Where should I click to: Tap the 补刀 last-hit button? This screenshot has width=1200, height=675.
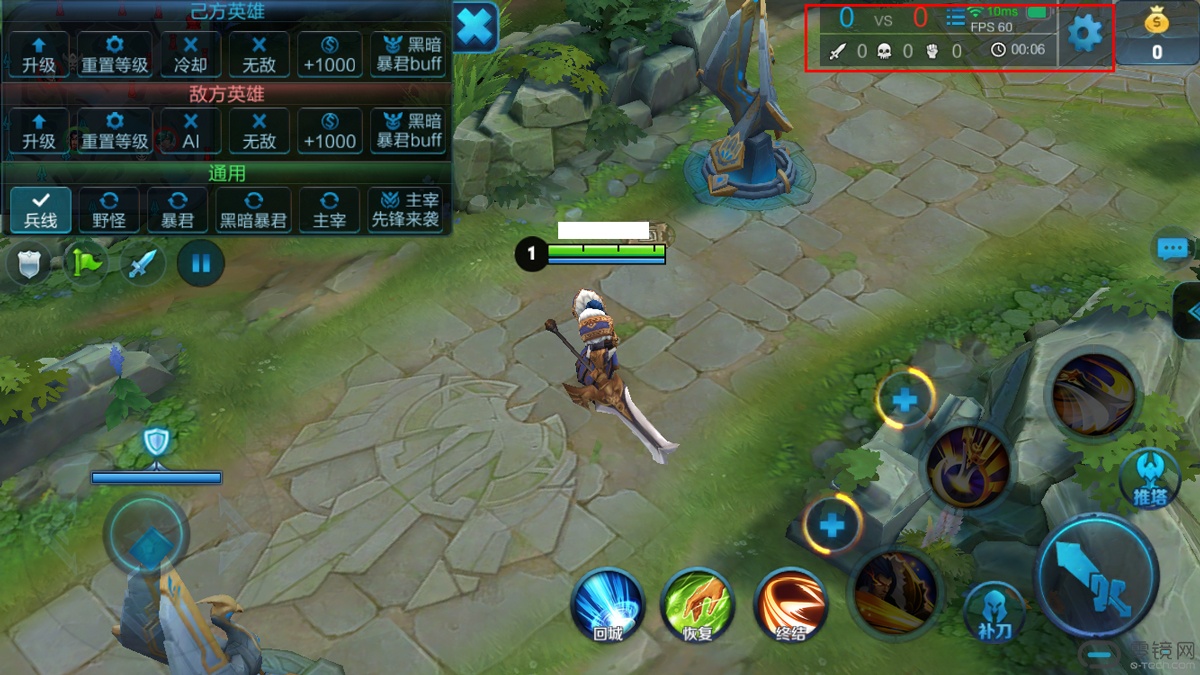994,610
